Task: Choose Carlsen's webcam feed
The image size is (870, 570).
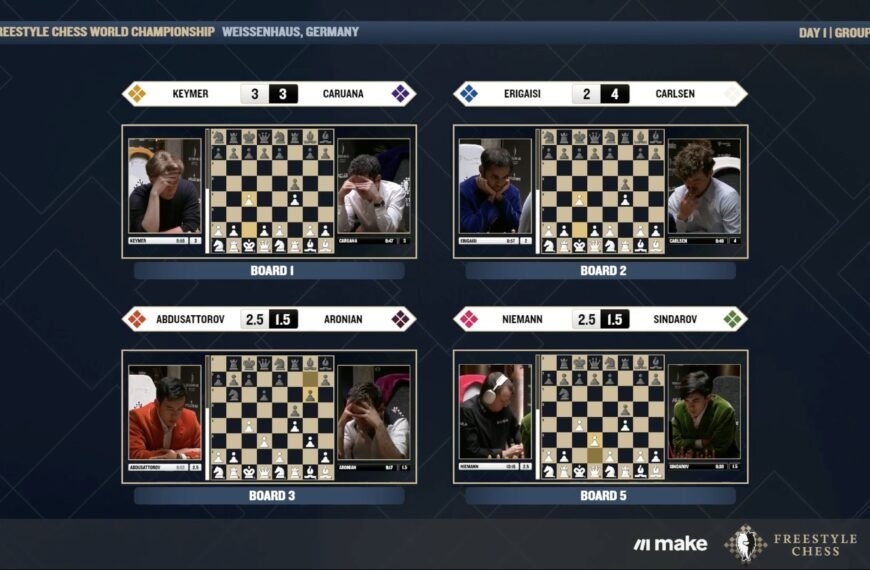Action: (704, 190)
